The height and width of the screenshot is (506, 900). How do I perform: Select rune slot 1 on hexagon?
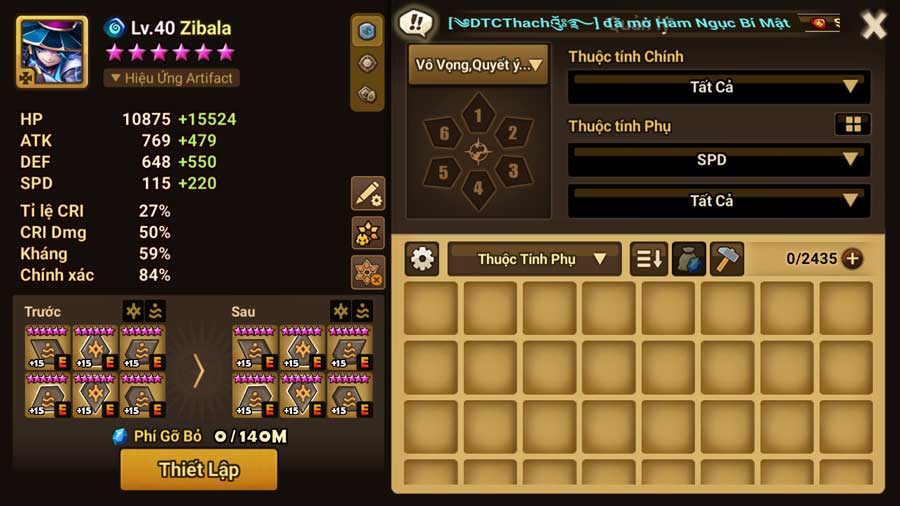(x=478, y=116)
